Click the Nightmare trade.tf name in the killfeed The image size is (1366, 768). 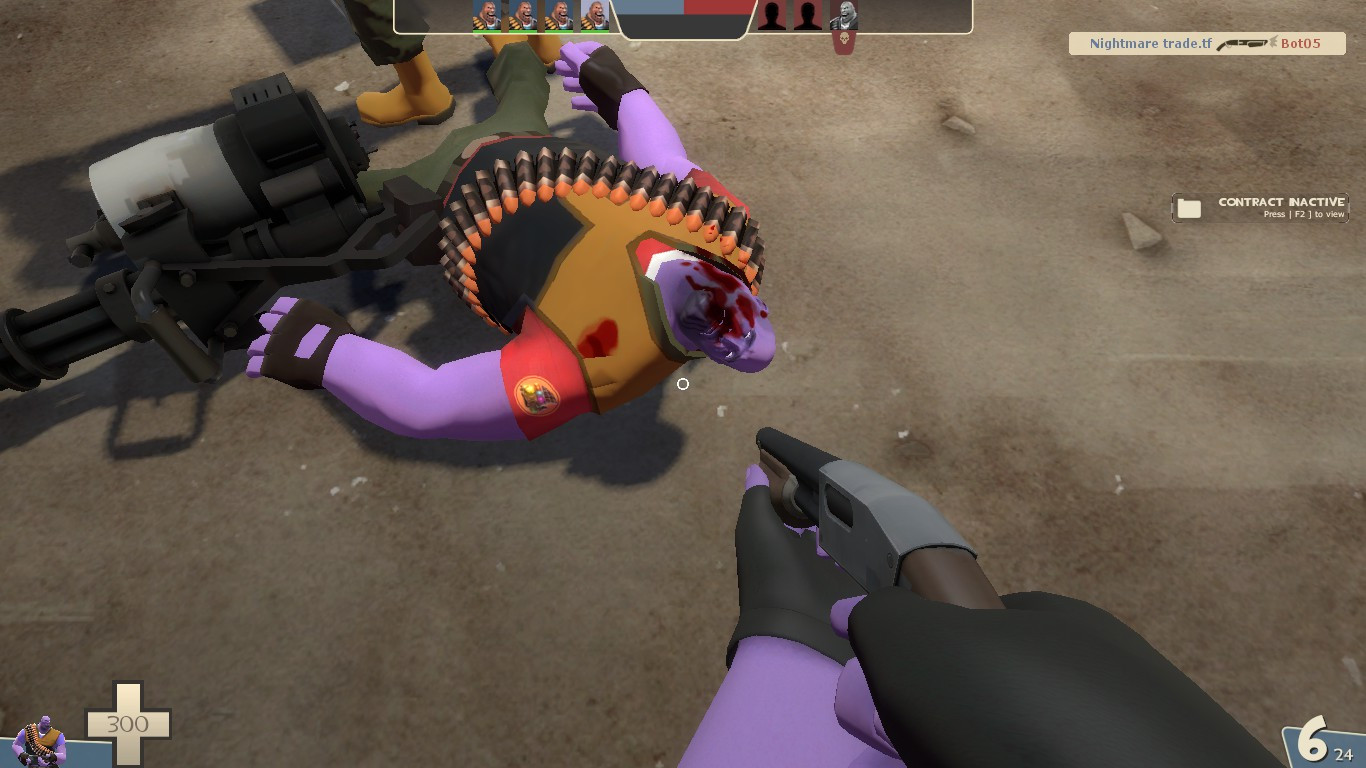(x=1150, y=43)
